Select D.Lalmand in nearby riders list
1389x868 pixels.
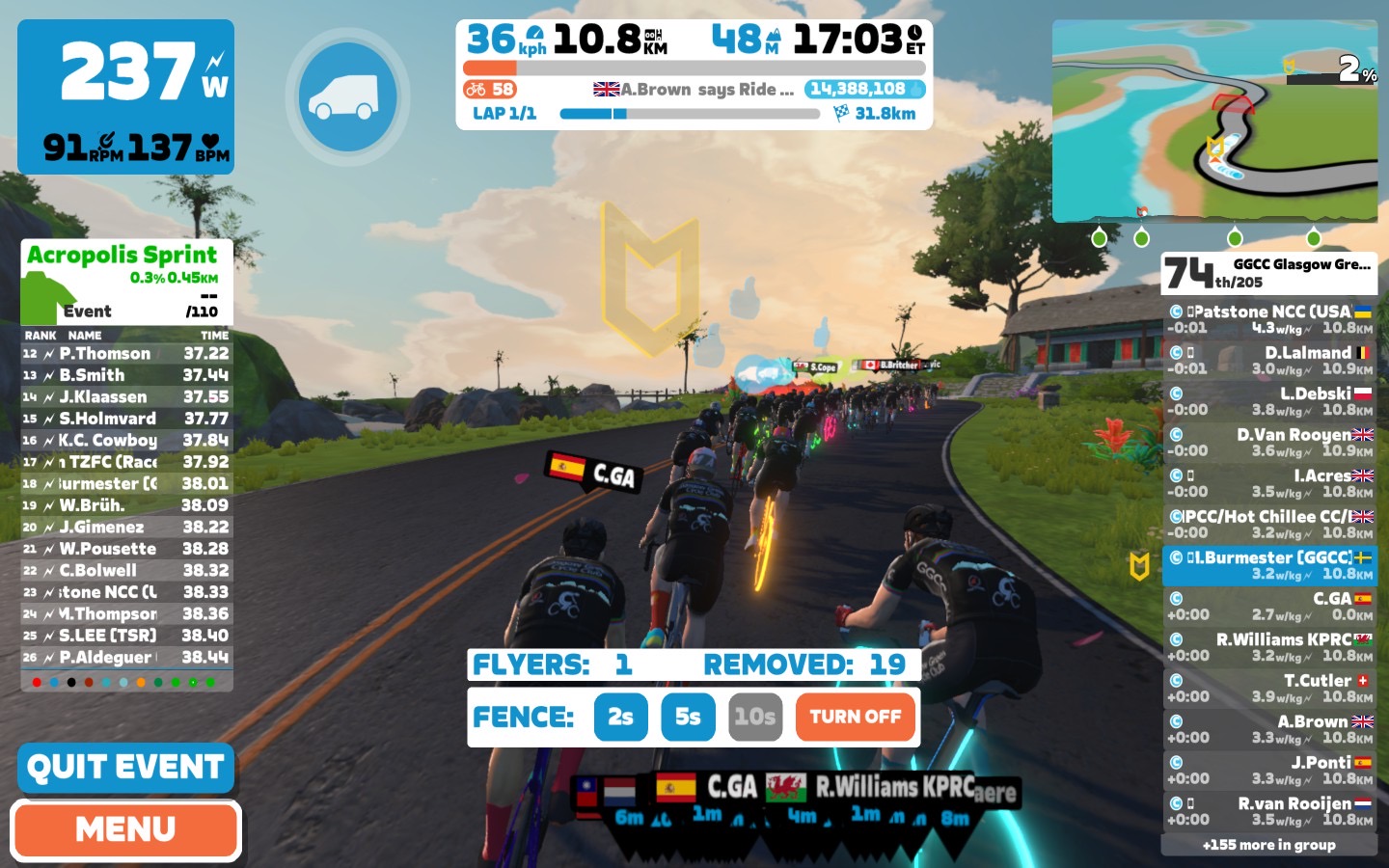(x=1268, y=360)
